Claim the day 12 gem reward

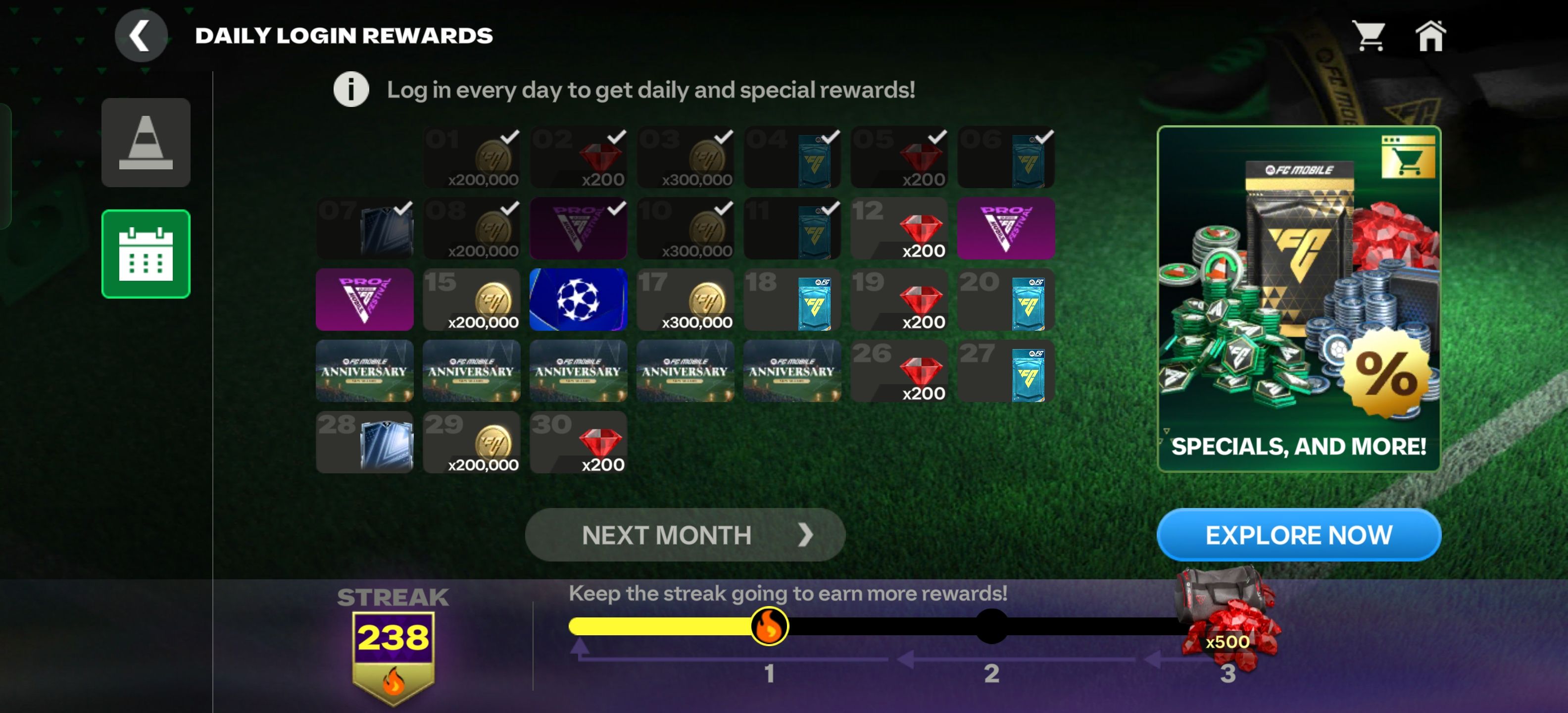899,230
